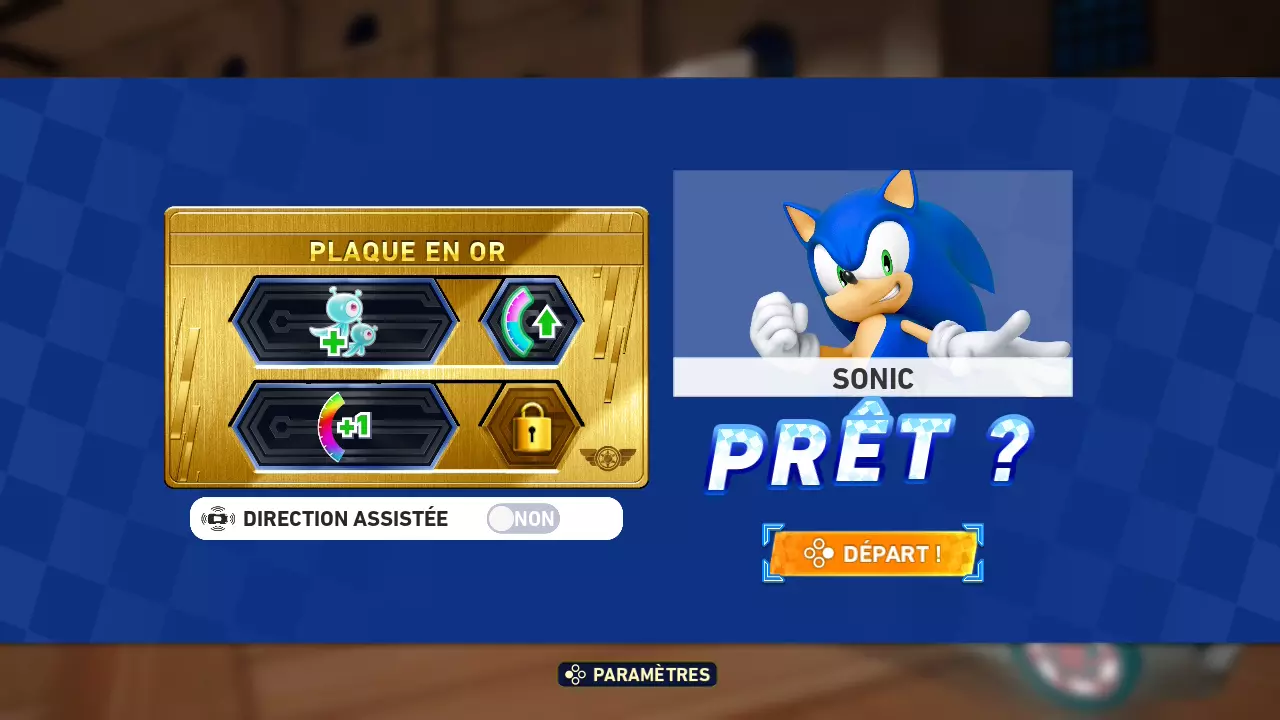Enable assisted steering option
This screenshot has width=1280, height=720.
coord(522,518)
